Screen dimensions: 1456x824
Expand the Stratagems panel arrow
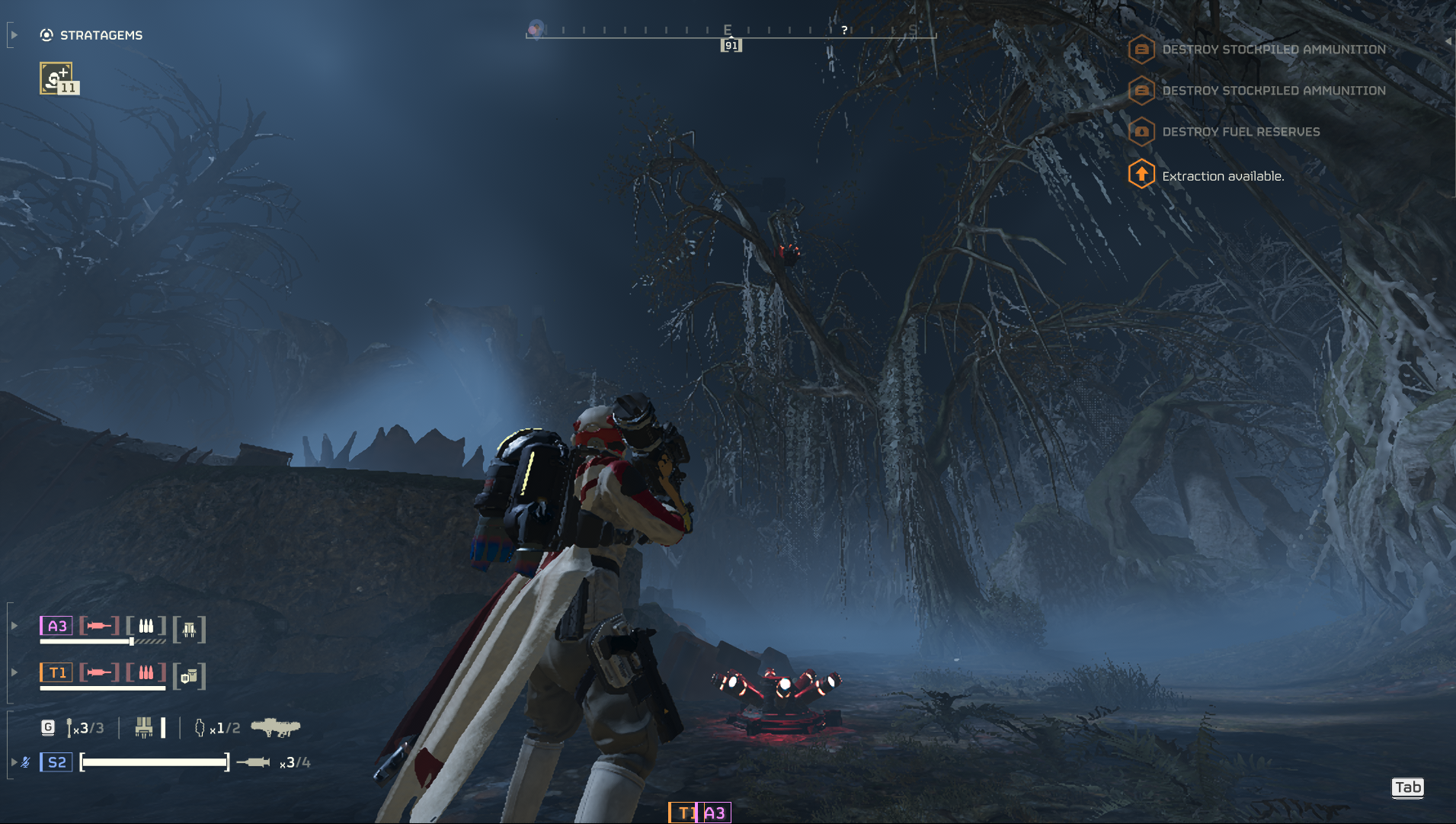(14, 35)
